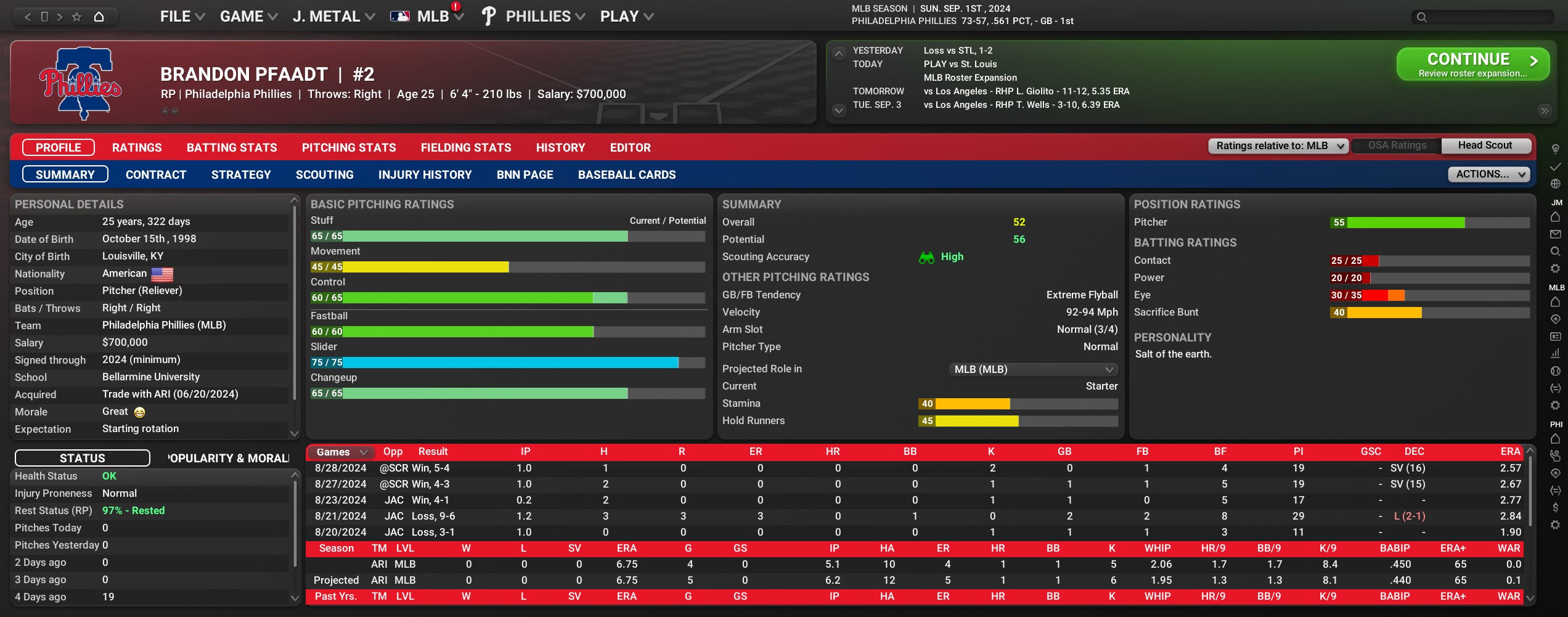This screenshot has width=1568, height=617.
Task: Go to the home screen icon
Action: (99, 17)
